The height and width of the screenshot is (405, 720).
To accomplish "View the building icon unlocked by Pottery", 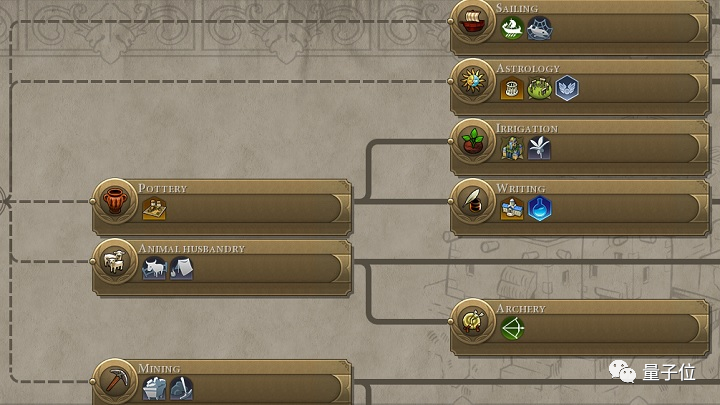I will 153,208.
